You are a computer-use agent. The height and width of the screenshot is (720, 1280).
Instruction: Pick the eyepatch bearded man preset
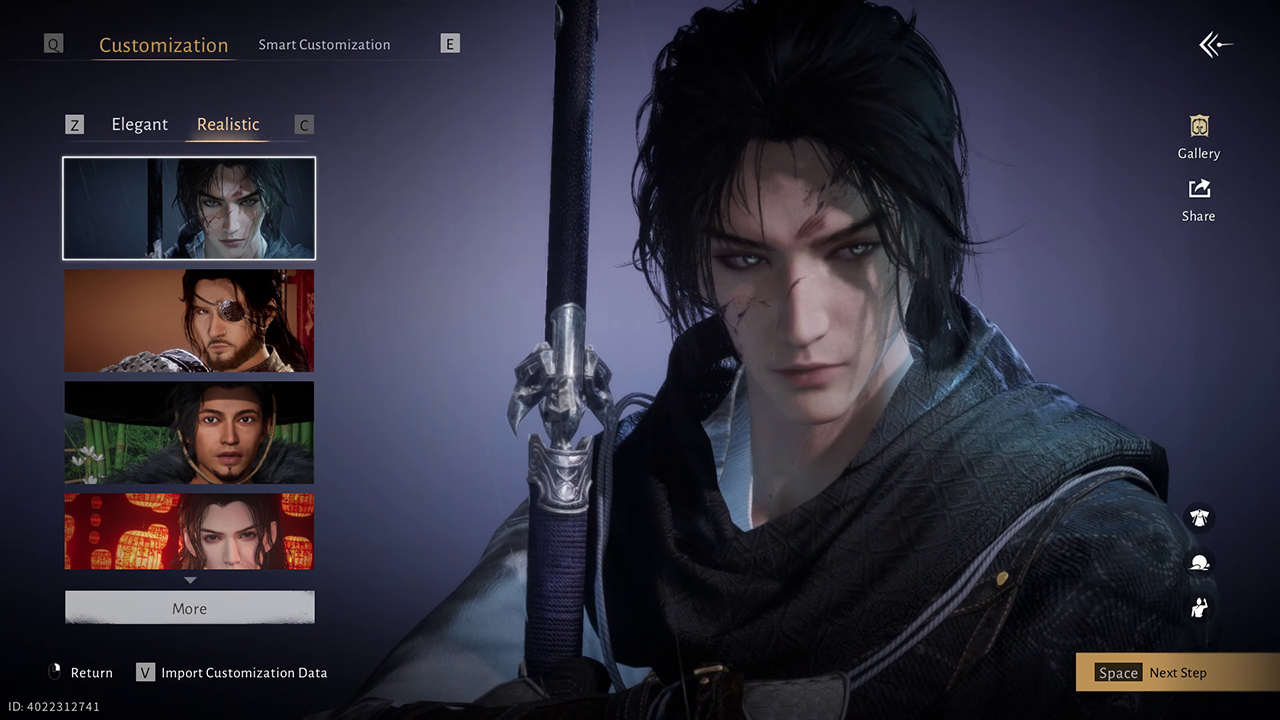(189, 320)
